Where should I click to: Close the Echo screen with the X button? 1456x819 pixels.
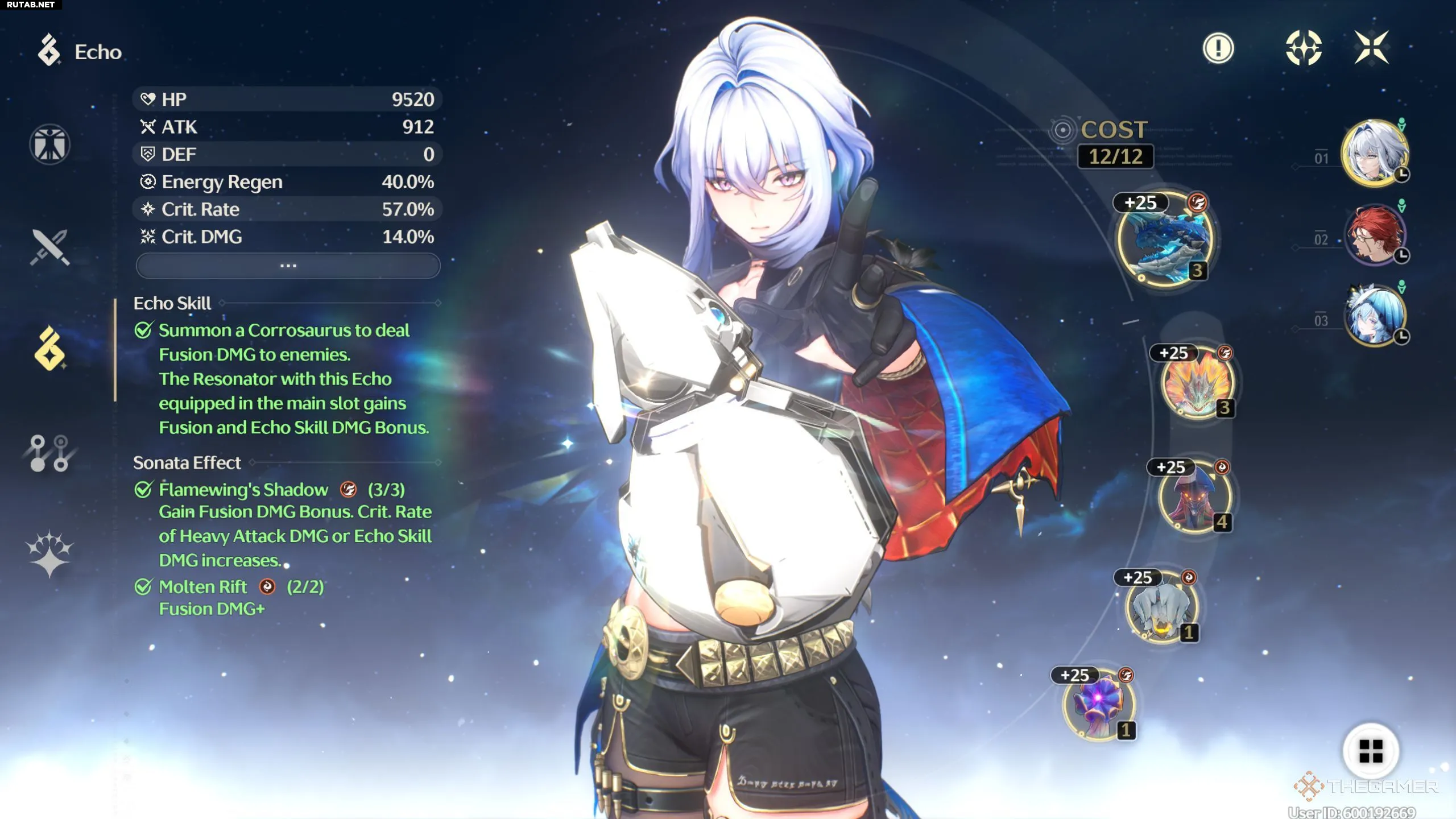1371,47
